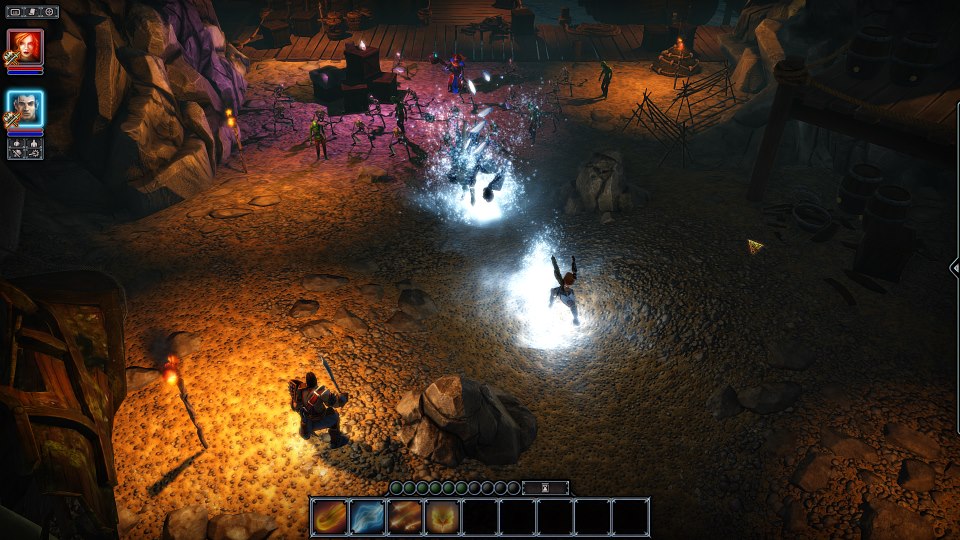
Task: Select the red-haired woman's portrait
Action: (25, 47)
